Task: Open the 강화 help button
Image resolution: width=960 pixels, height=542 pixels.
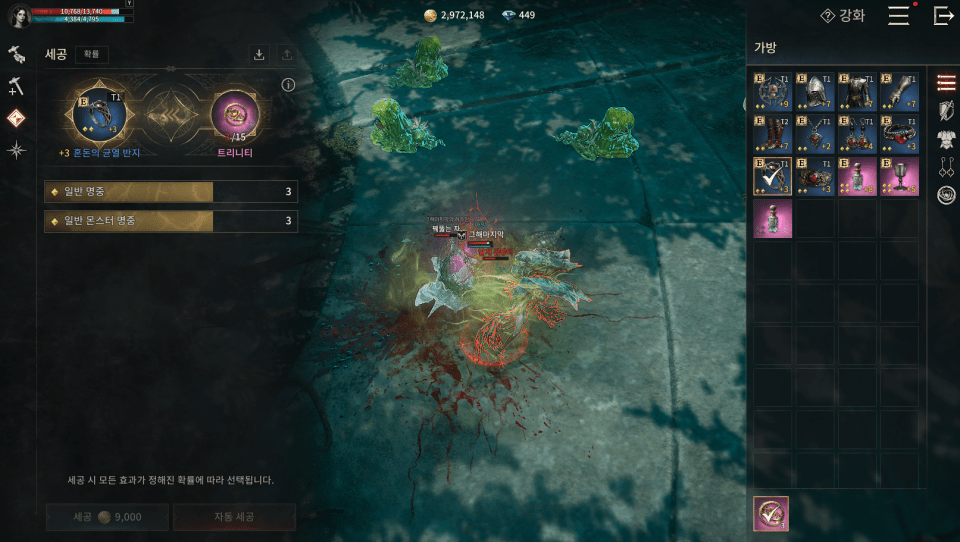Action: tap(843, 16)
